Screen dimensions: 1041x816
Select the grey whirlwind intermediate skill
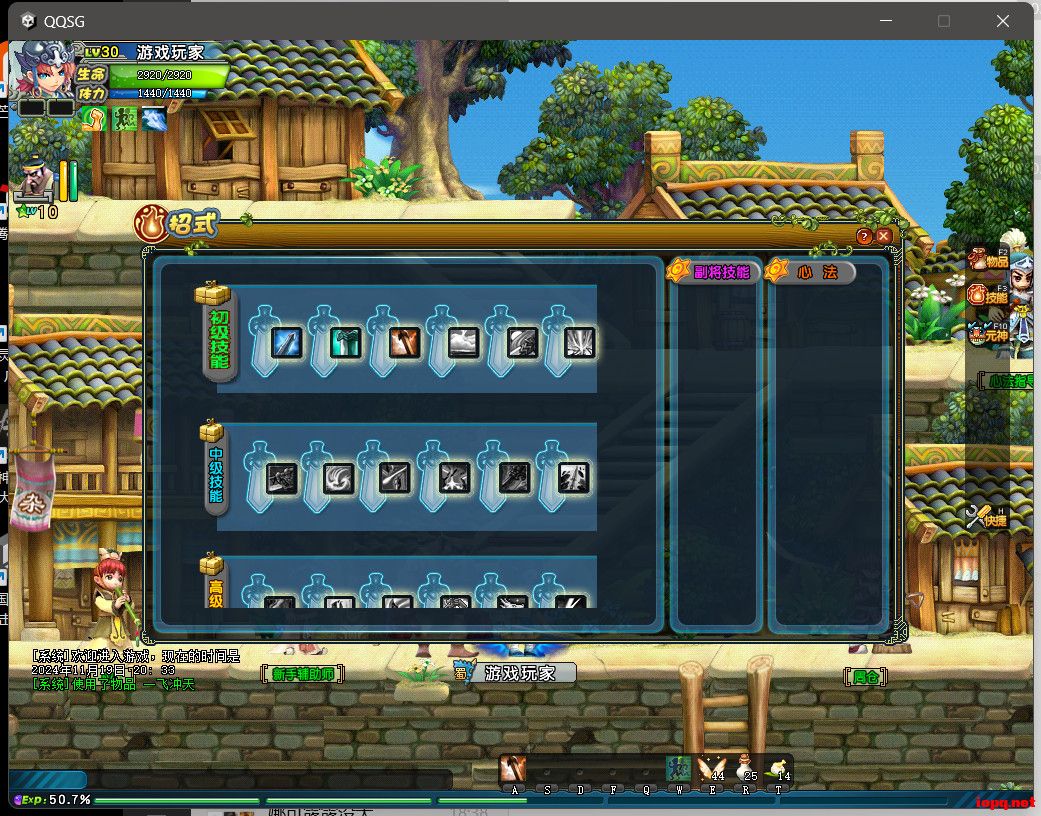[339, 479]
